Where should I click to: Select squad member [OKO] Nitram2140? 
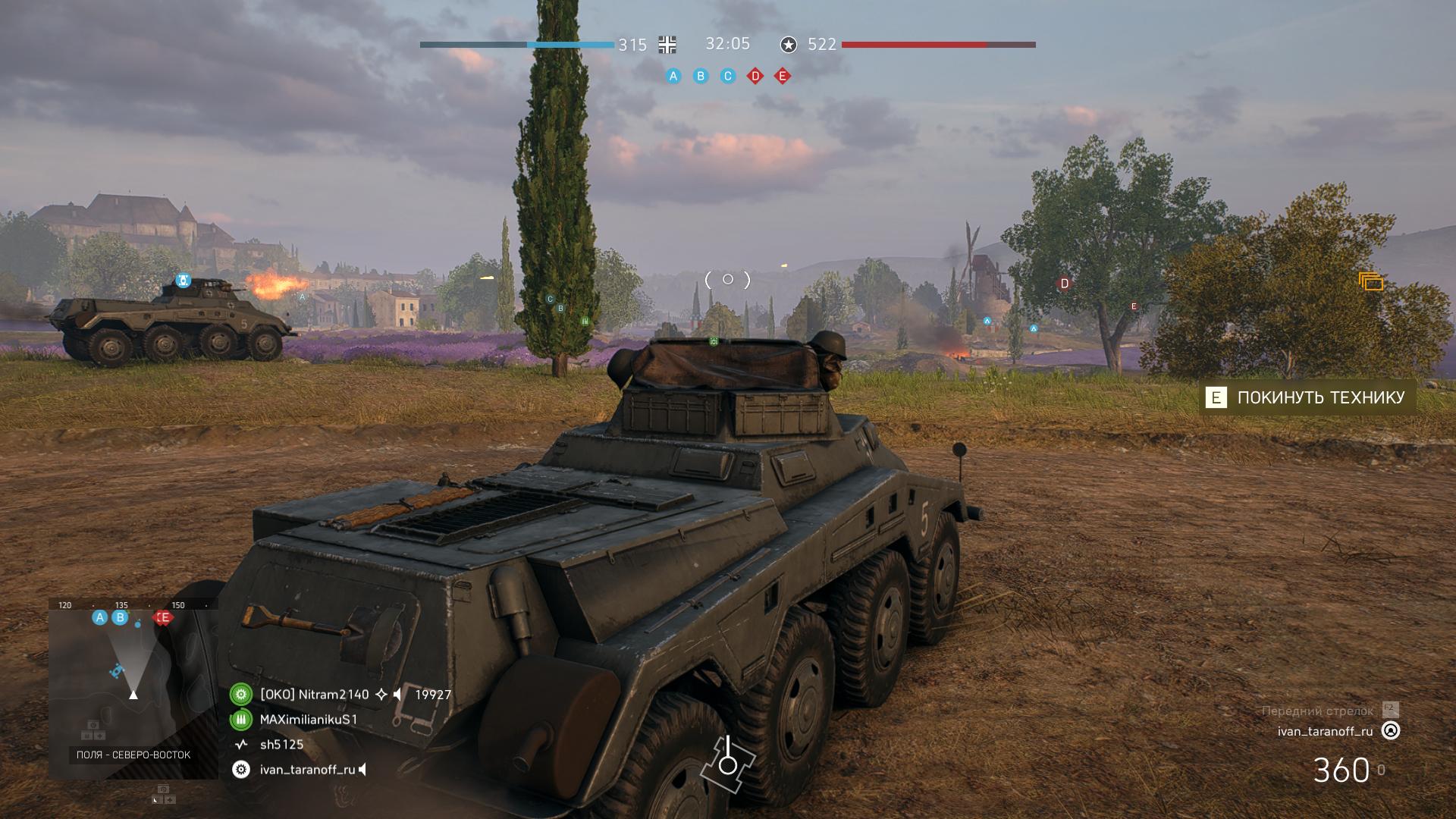point(314,695)
